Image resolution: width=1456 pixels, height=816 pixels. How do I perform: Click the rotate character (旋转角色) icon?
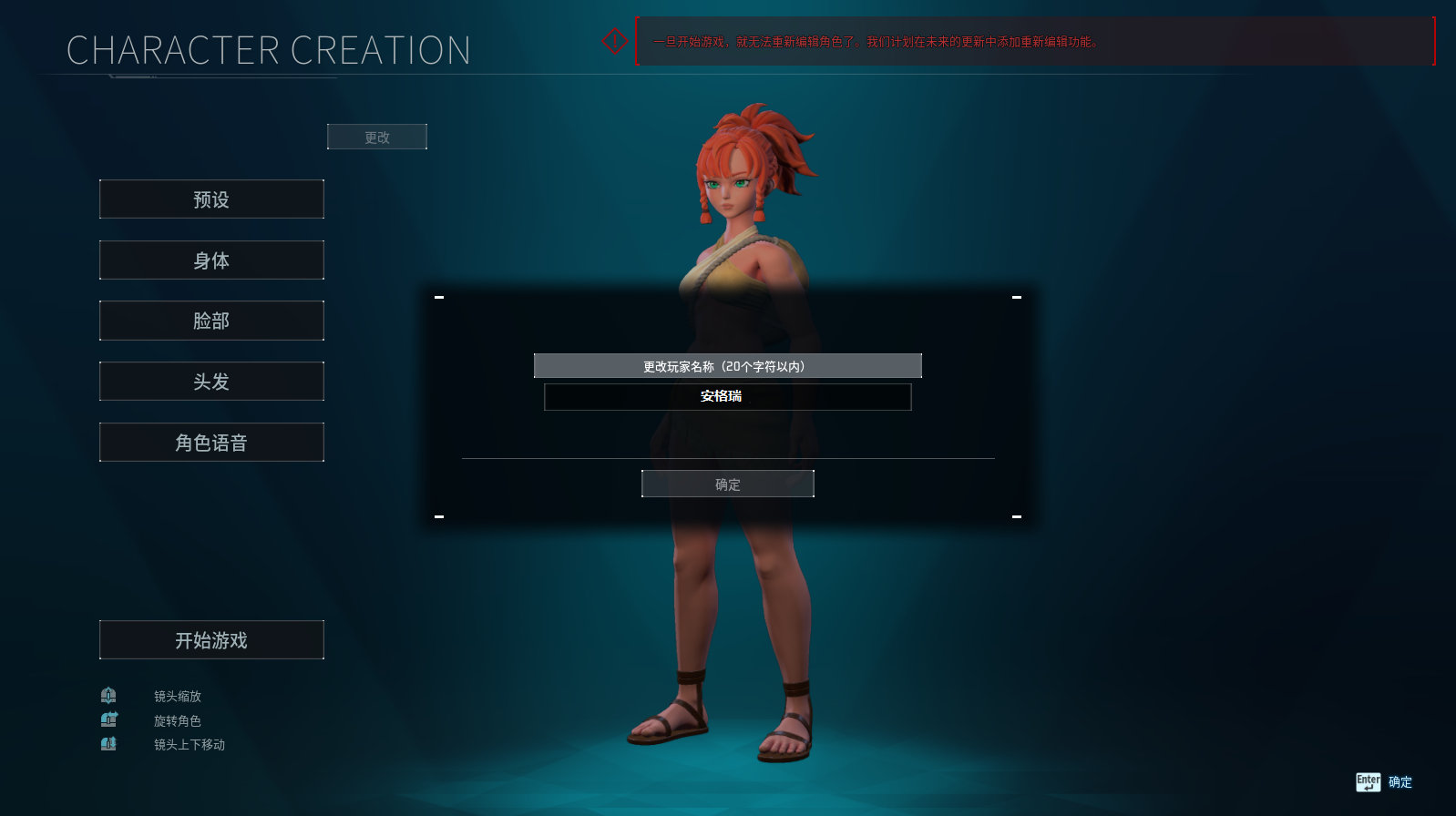point(108,719)
